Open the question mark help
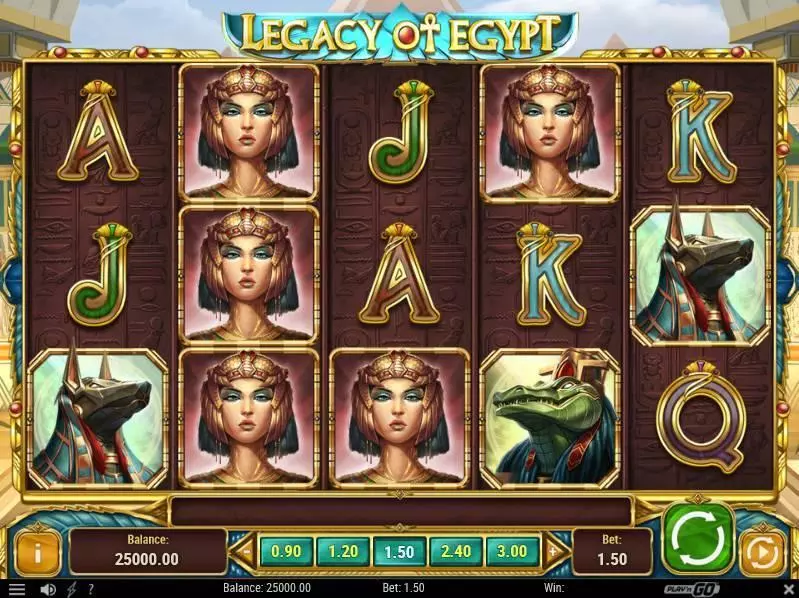Screen dimensions: 799x598 [x=91, y=589]
